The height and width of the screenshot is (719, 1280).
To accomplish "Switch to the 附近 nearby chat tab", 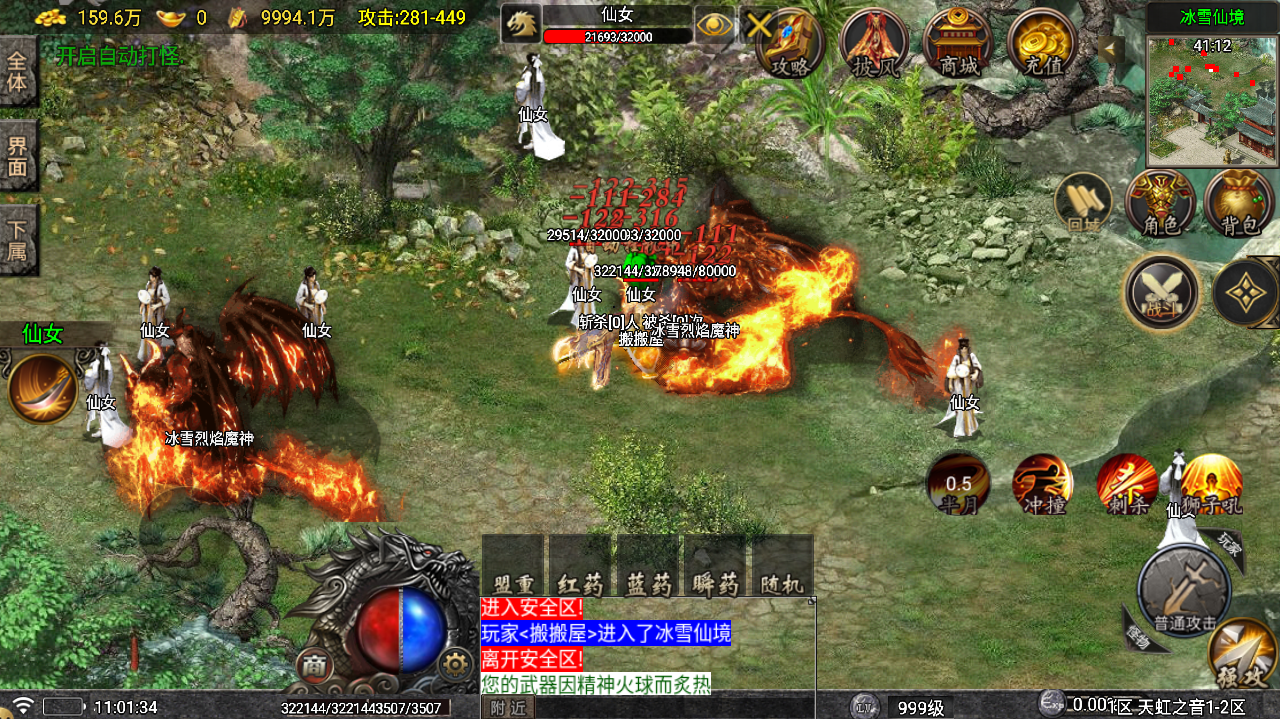I will pyautogui.click(x=509, y=707).
